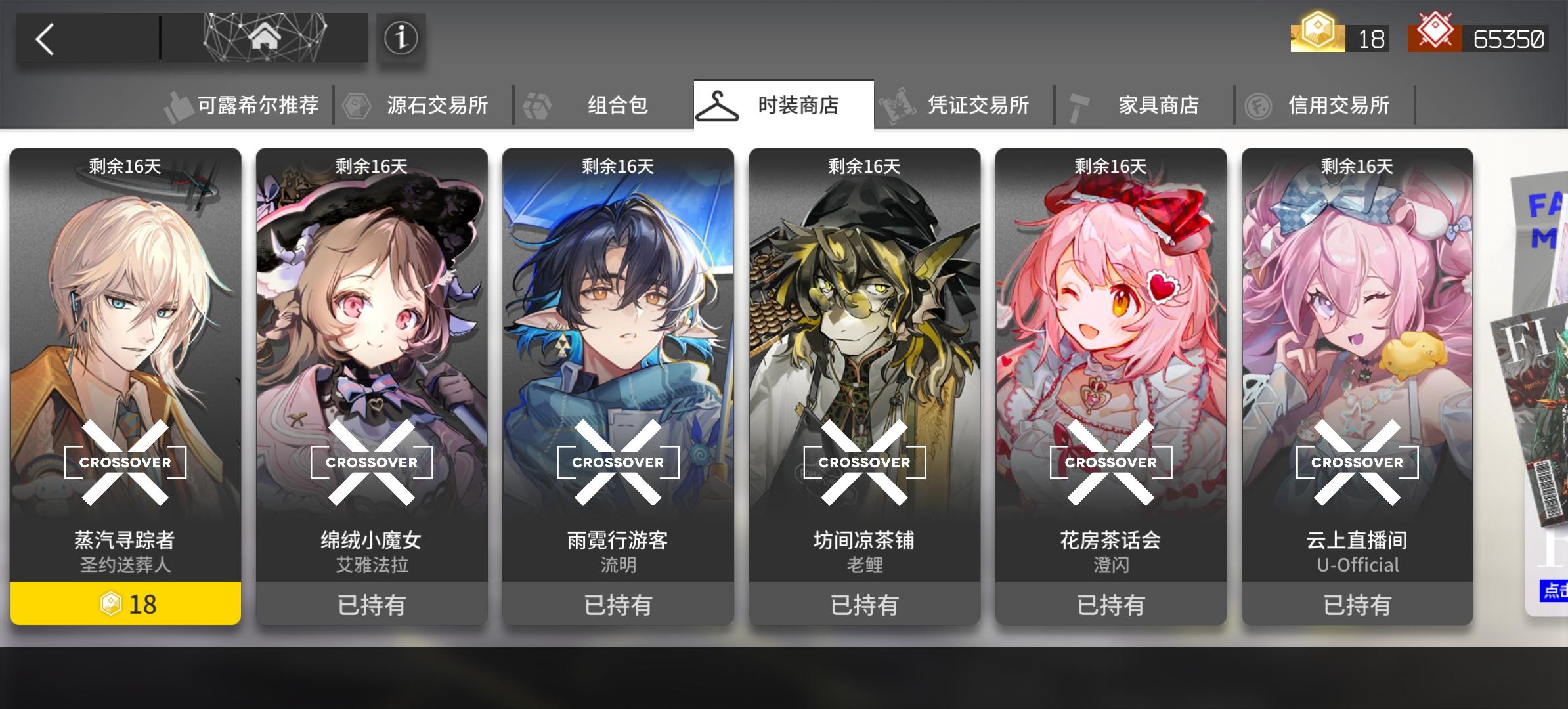Open the info icon next to the home button
Viewport: 1568px width, 709px height.
point(401,38)
